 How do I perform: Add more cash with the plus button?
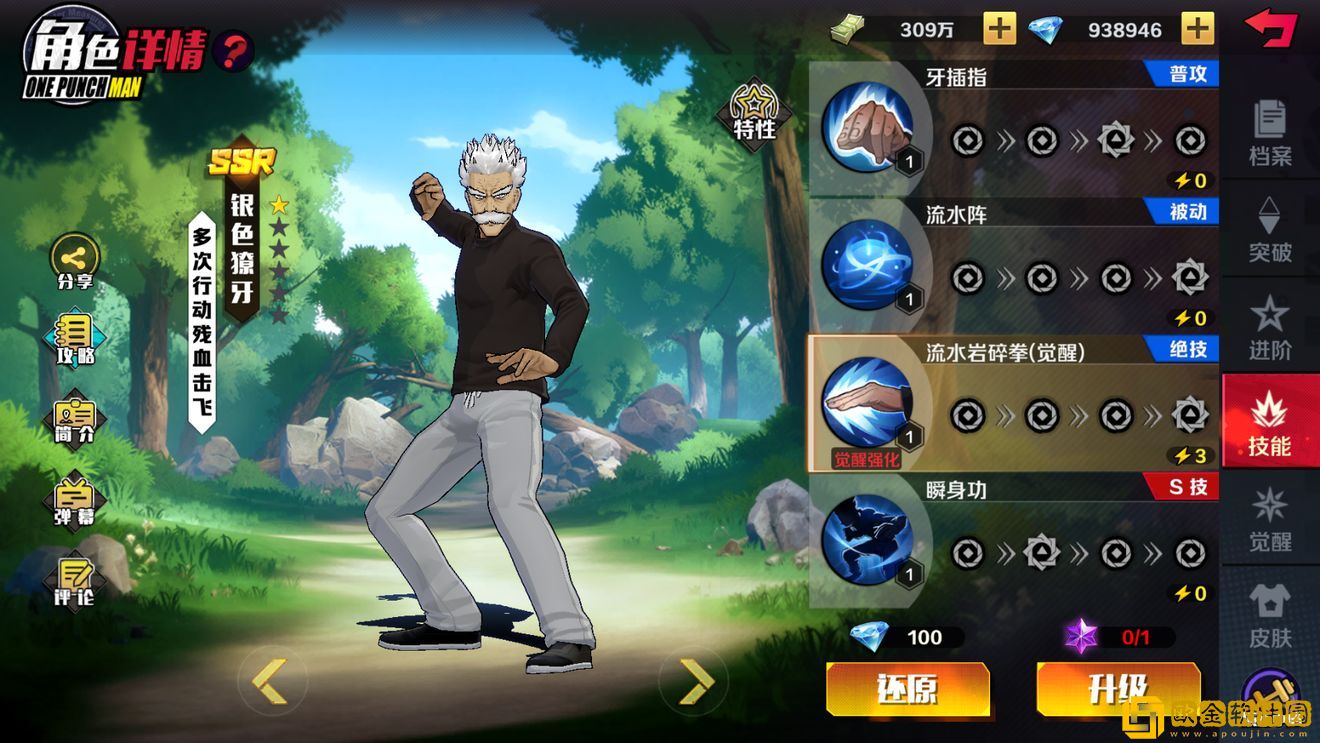[999, 29]
